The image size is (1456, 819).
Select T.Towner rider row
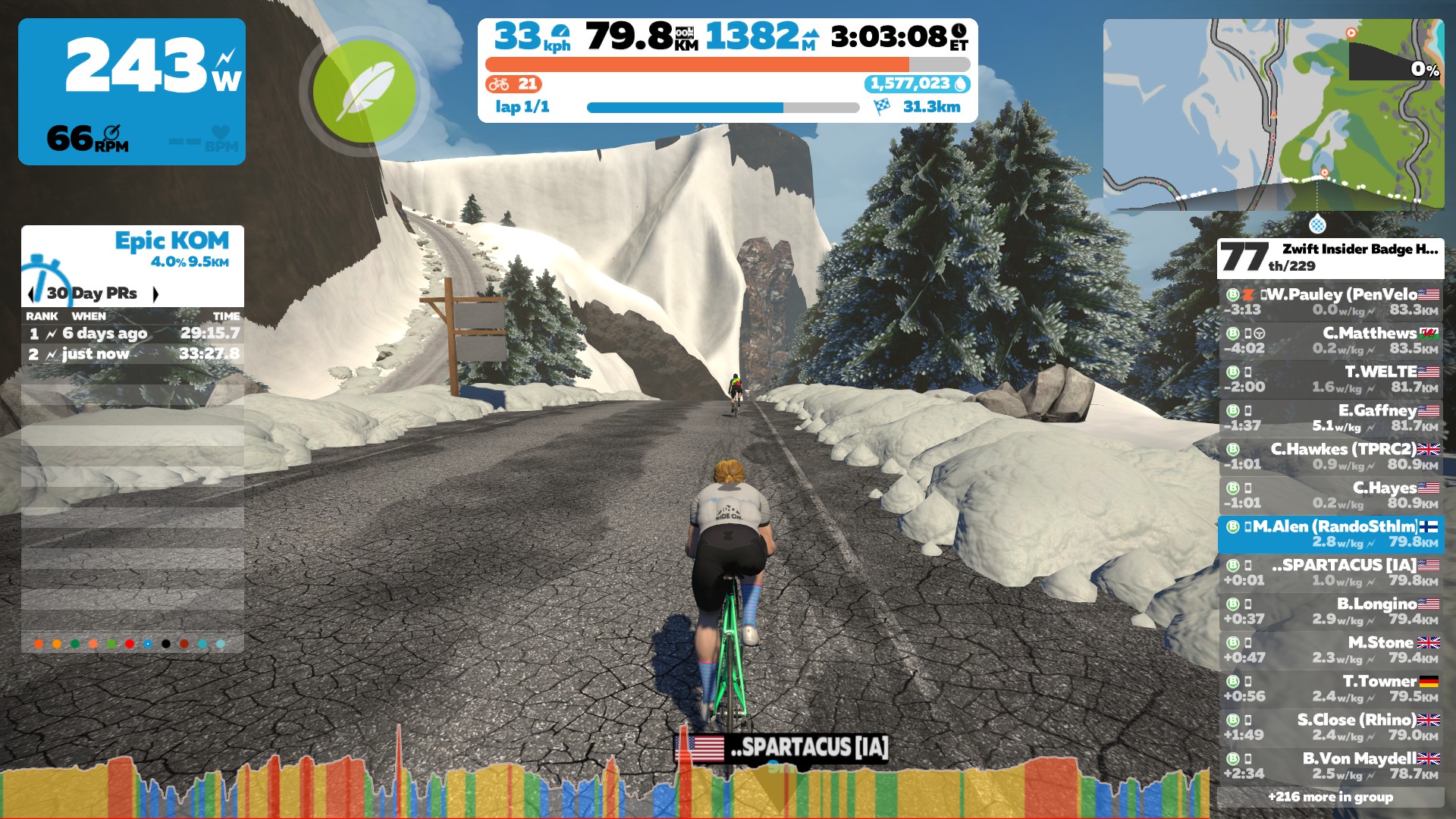tap(1331, 689)
